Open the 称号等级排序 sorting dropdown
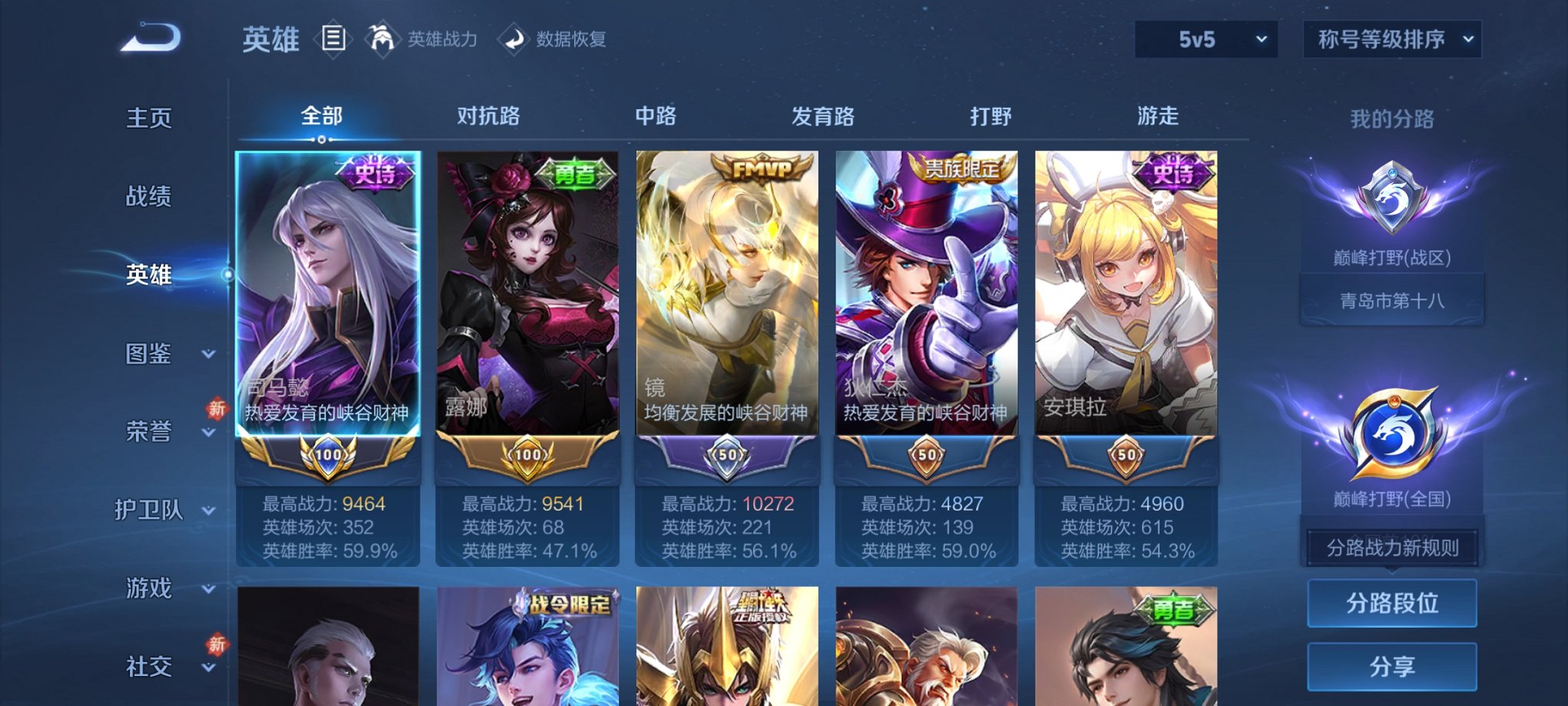Image resolution: width=1568 pixels, height=706 pixels. pyautogui.click(x=1391, y=39)
